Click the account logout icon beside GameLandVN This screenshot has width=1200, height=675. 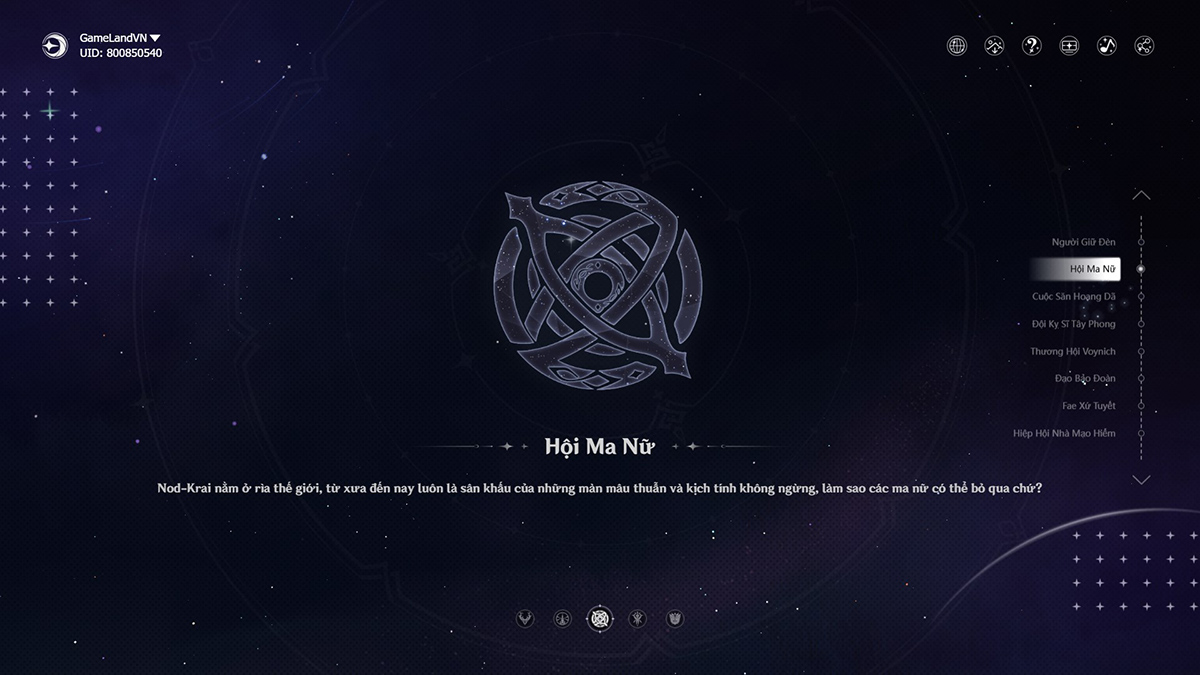[54, 45]
